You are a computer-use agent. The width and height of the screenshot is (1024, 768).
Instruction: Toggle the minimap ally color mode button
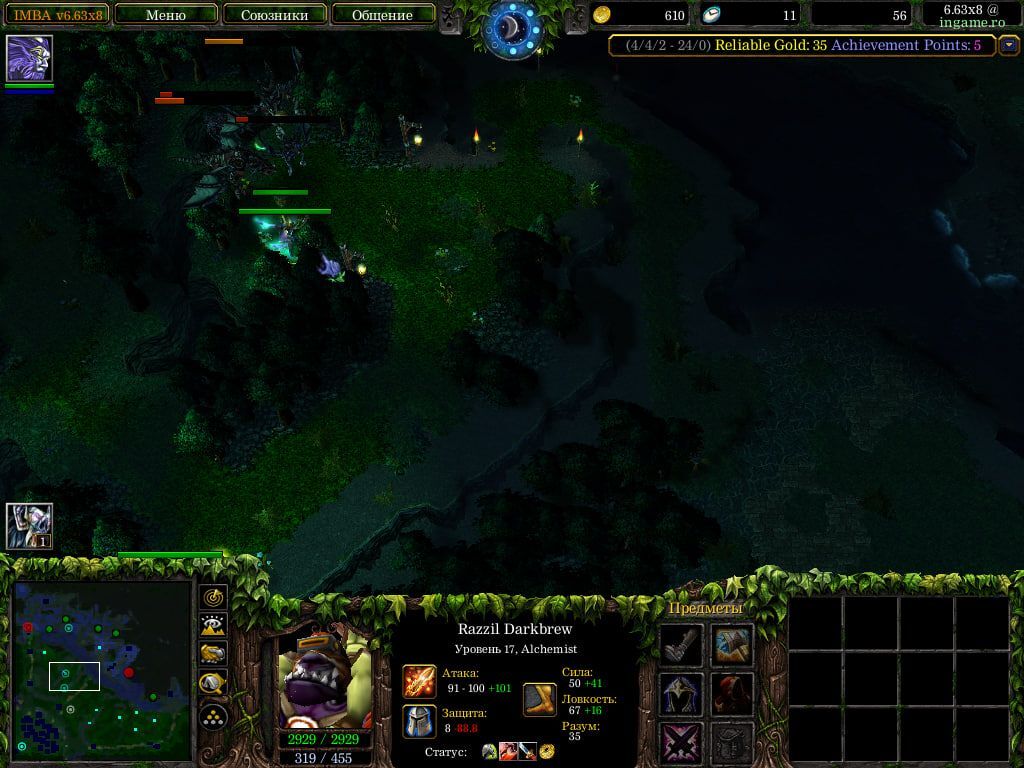pyautogui.click(x=213, y=654)
